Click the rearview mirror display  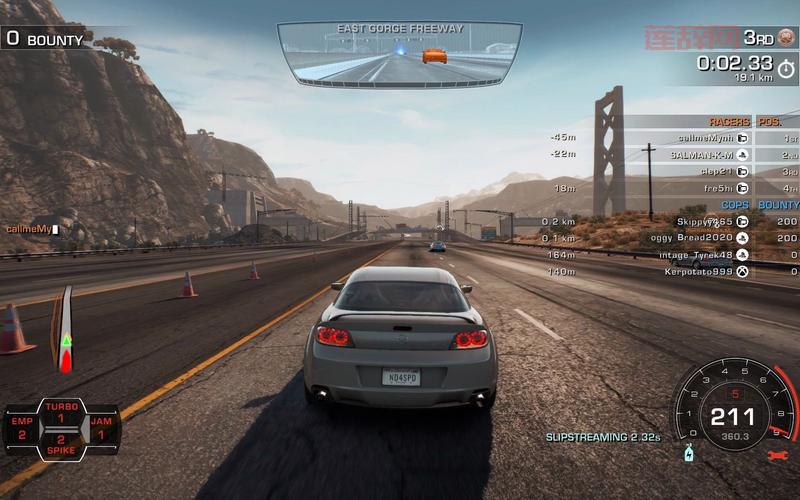400,52
